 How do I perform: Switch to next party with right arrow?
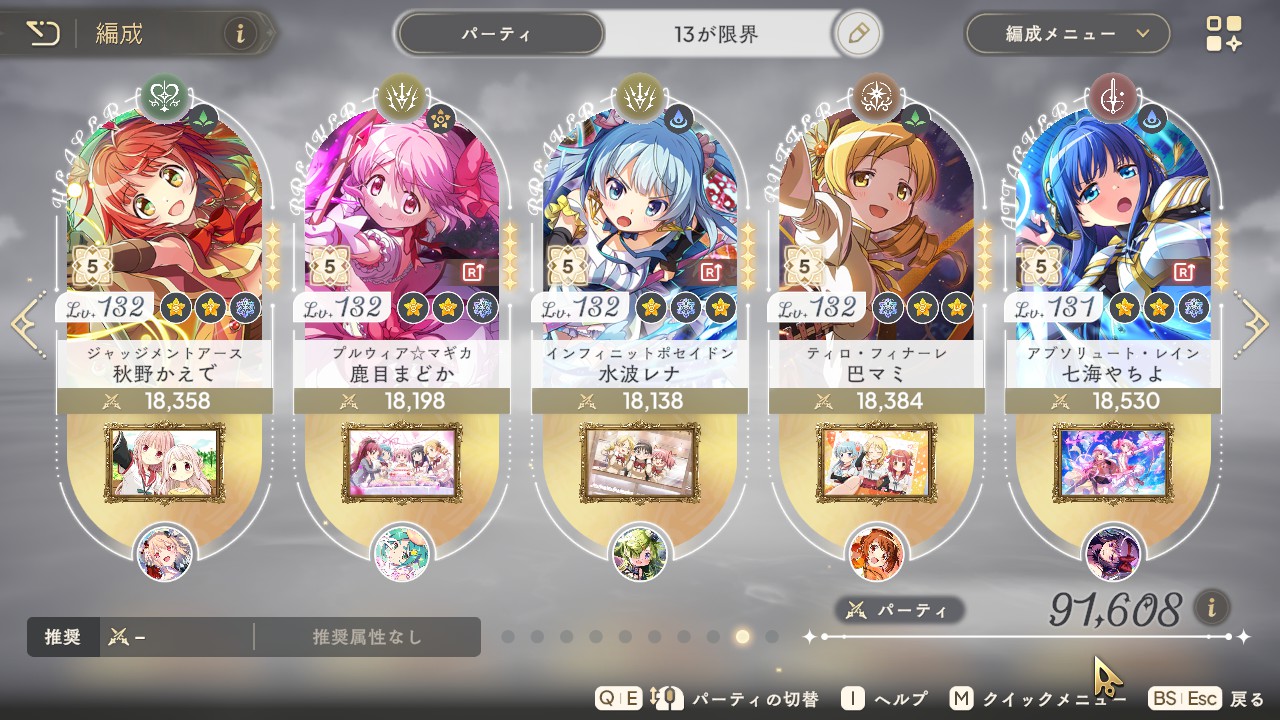click(x=1254, y=324)
